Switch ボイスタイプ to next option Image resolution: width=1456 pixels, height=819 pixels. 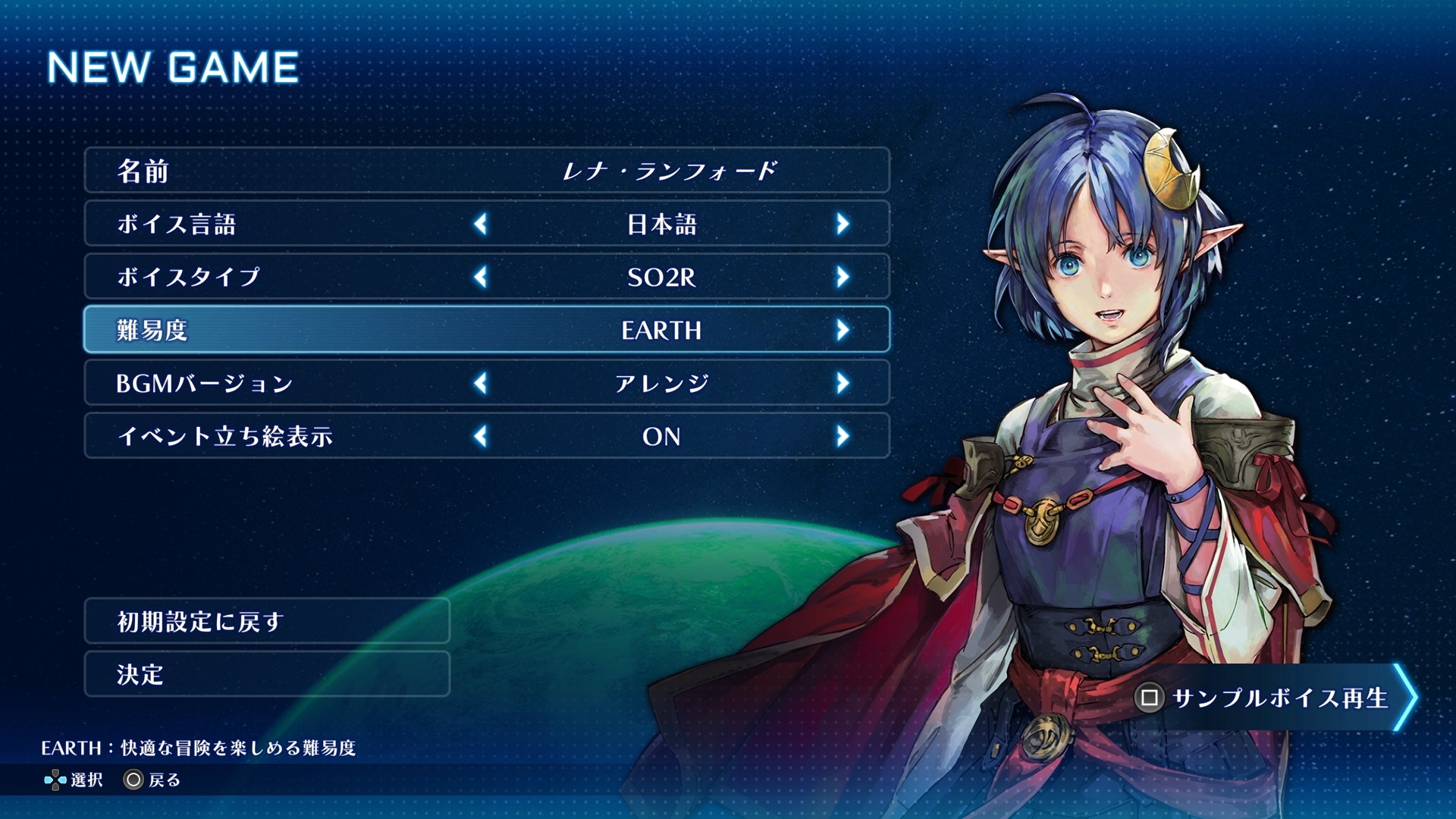click(843, 277)
